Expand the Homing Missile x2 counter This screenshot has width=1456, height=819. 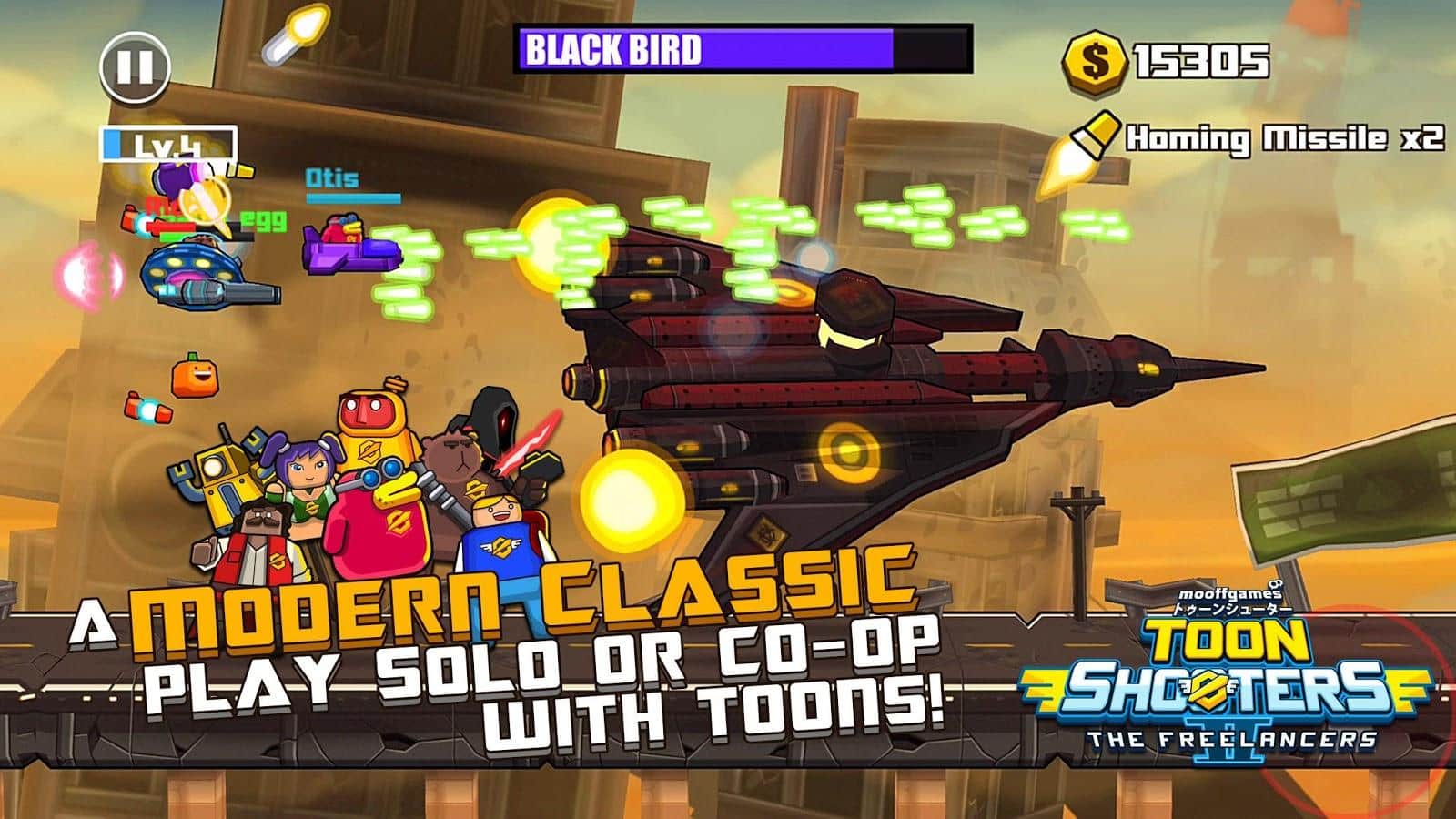pyautogui.click(x=1280, y=138)
